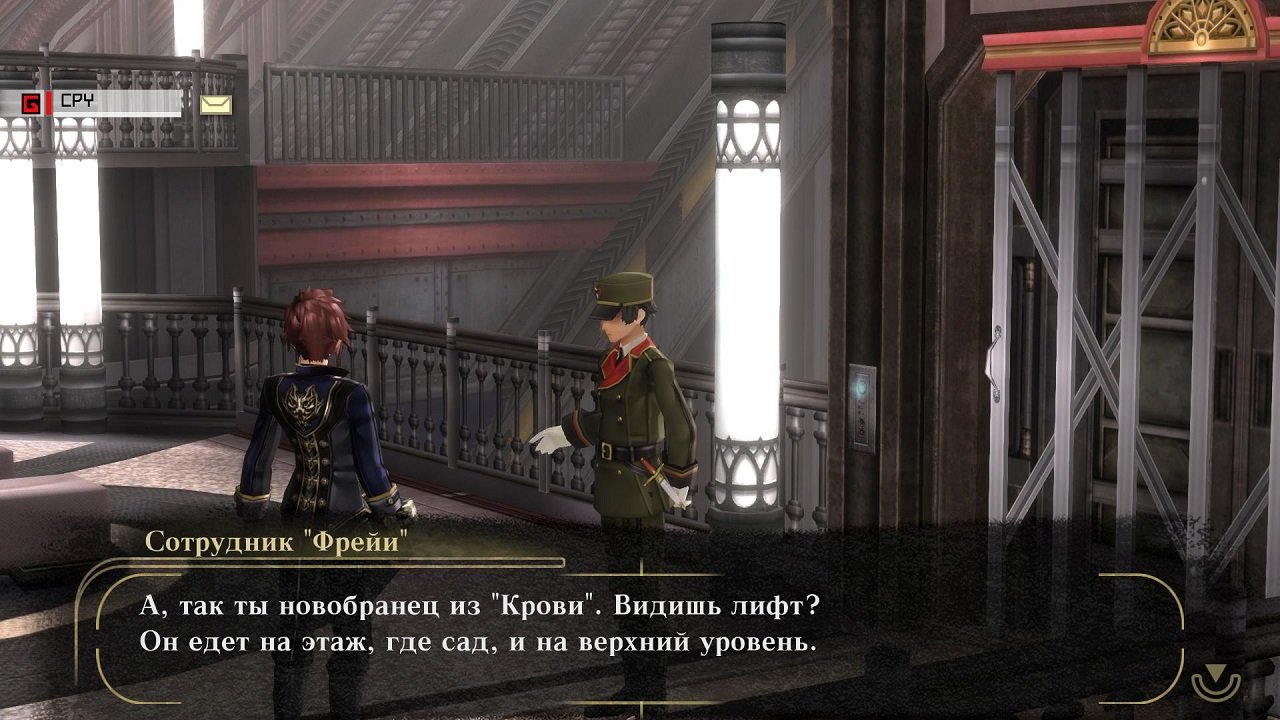
Task: Click the triangle inside the advance prompt
Action: click(1215, 672)
